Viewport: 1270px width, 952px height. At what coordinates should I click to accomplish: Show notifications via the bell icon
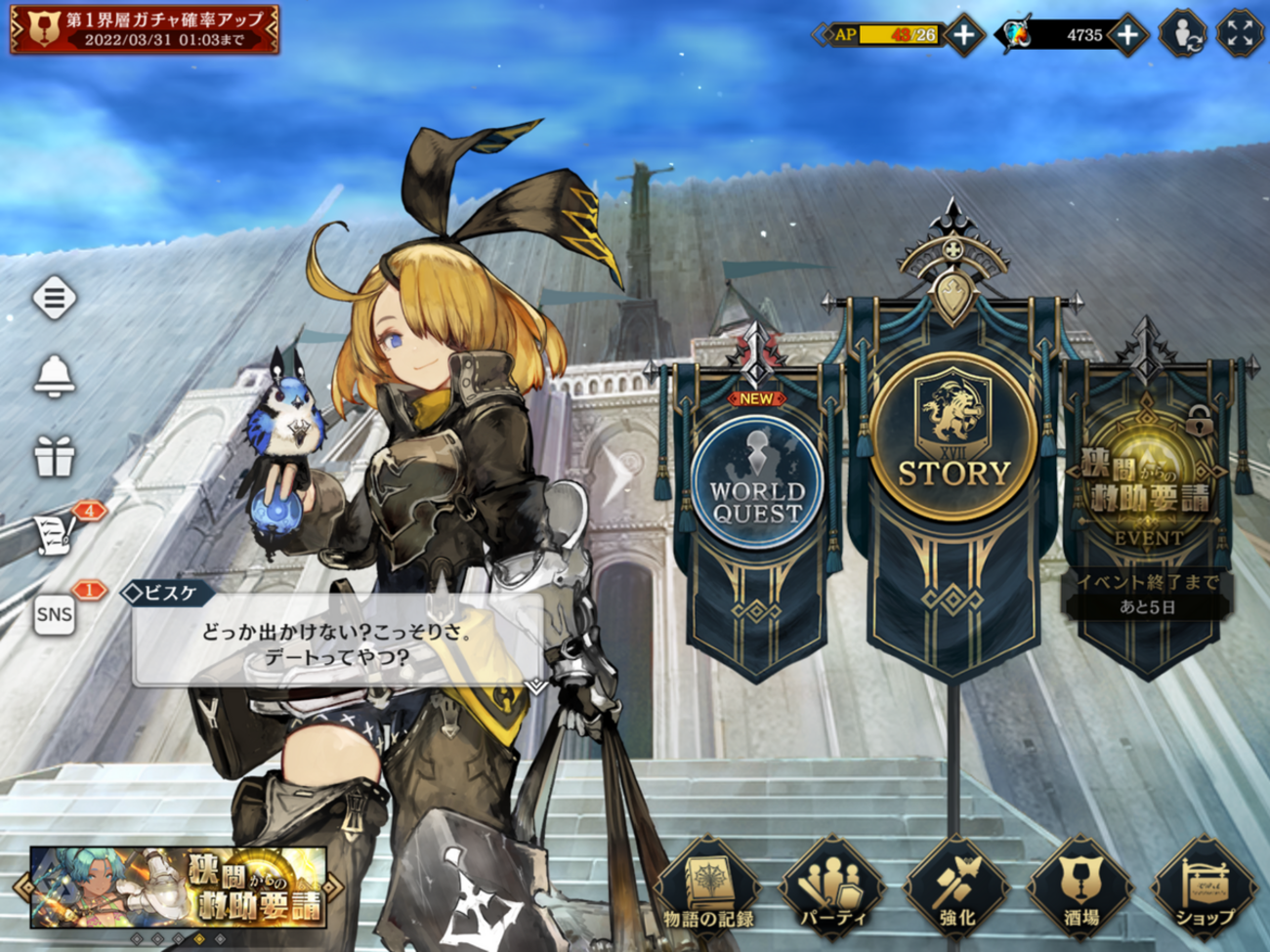tap(54, 376)
